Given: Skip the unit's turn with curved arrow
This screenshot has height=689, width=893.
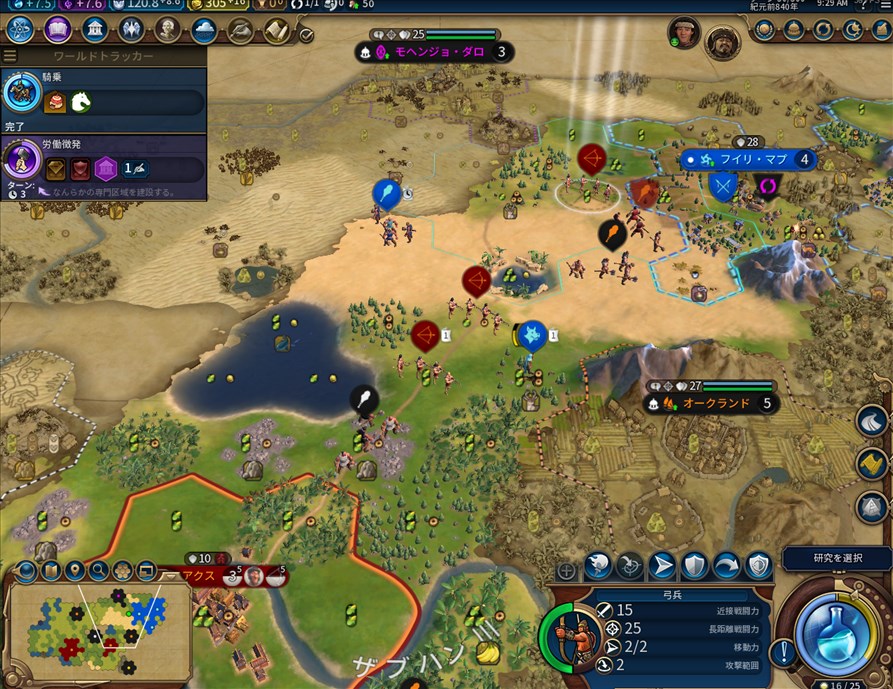Looking at the screenshot, I should point(726,566).
